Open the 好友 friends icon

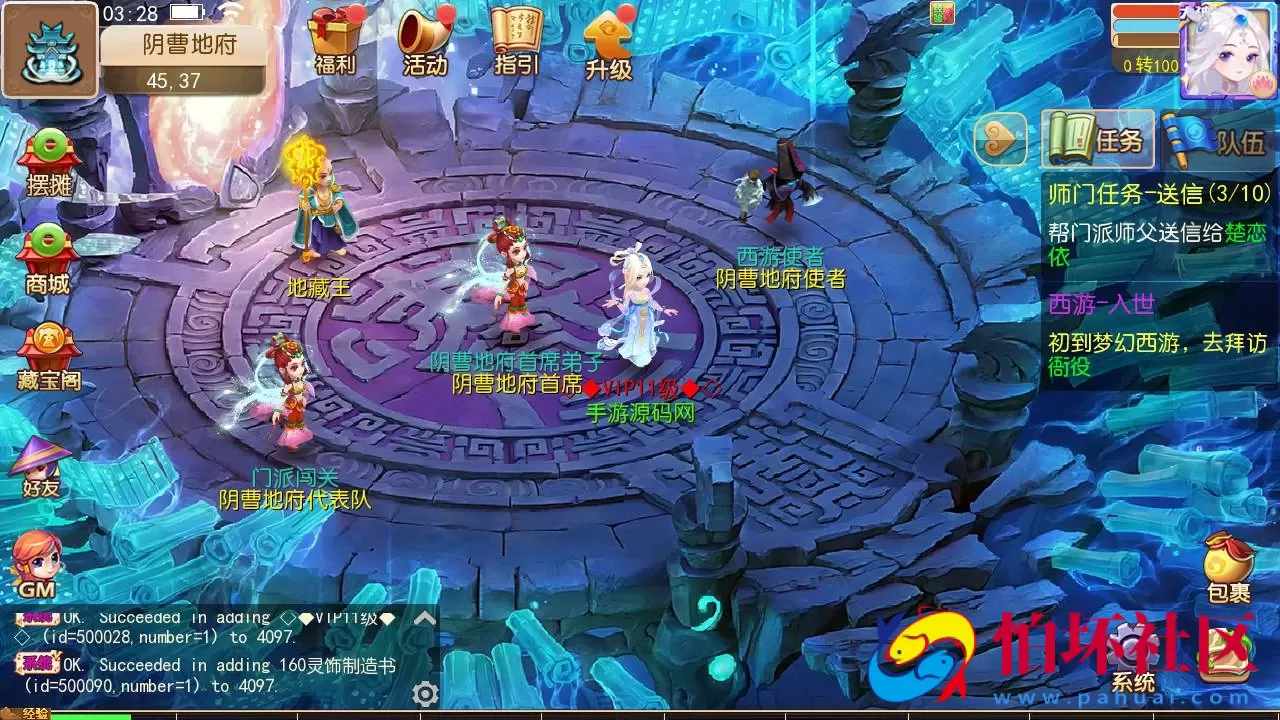pos(45,460)
